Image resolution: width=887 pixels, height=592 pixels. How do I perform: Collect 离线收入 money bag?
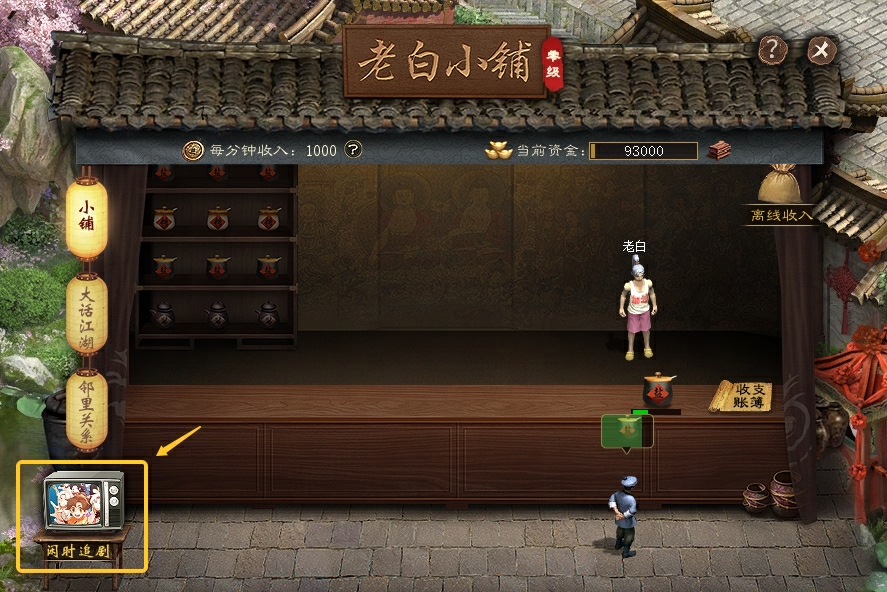pyautogui.click(x=779, y=192)
